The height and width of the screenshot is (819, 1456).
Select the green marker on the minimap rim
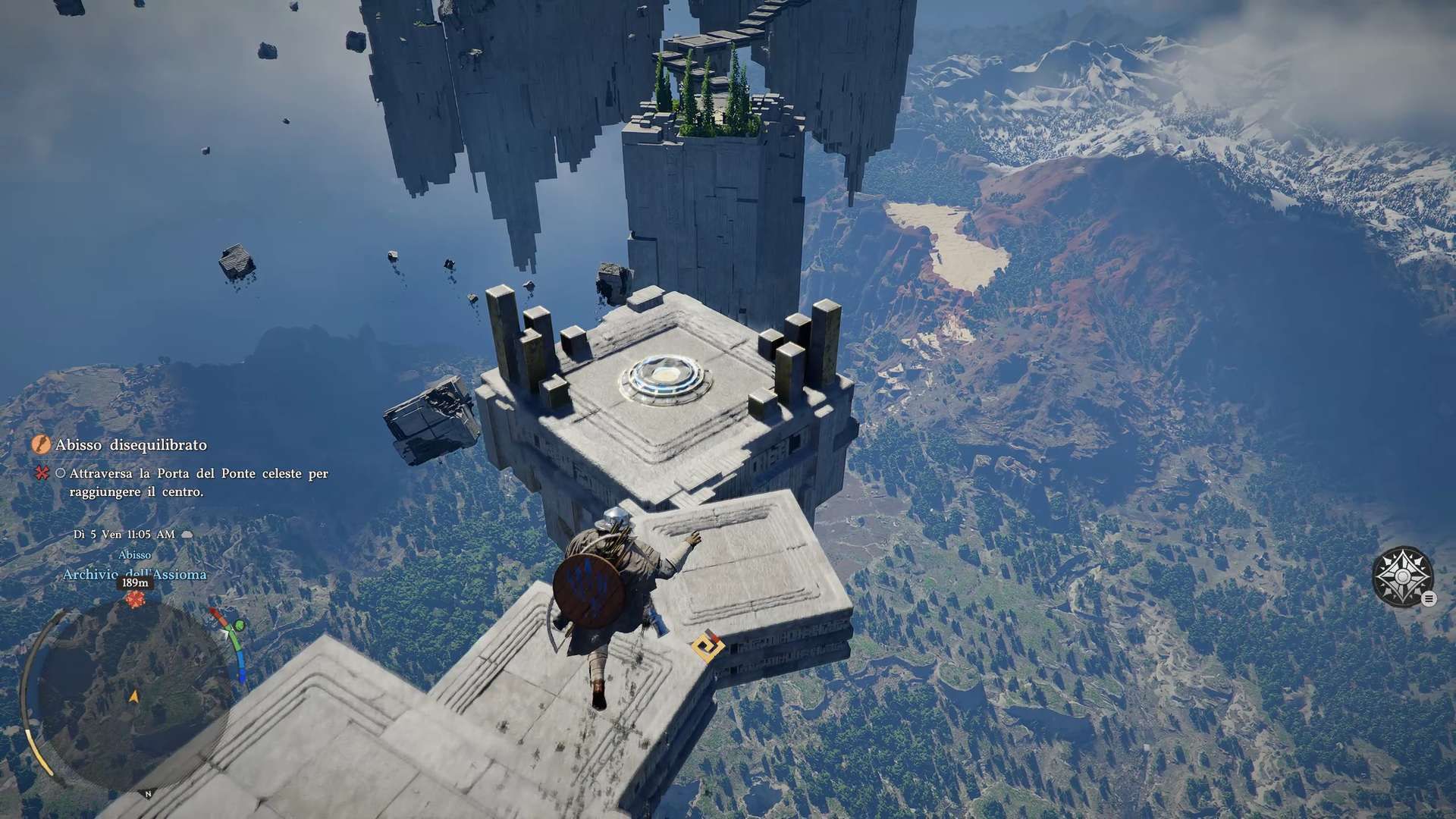point(240,626)
